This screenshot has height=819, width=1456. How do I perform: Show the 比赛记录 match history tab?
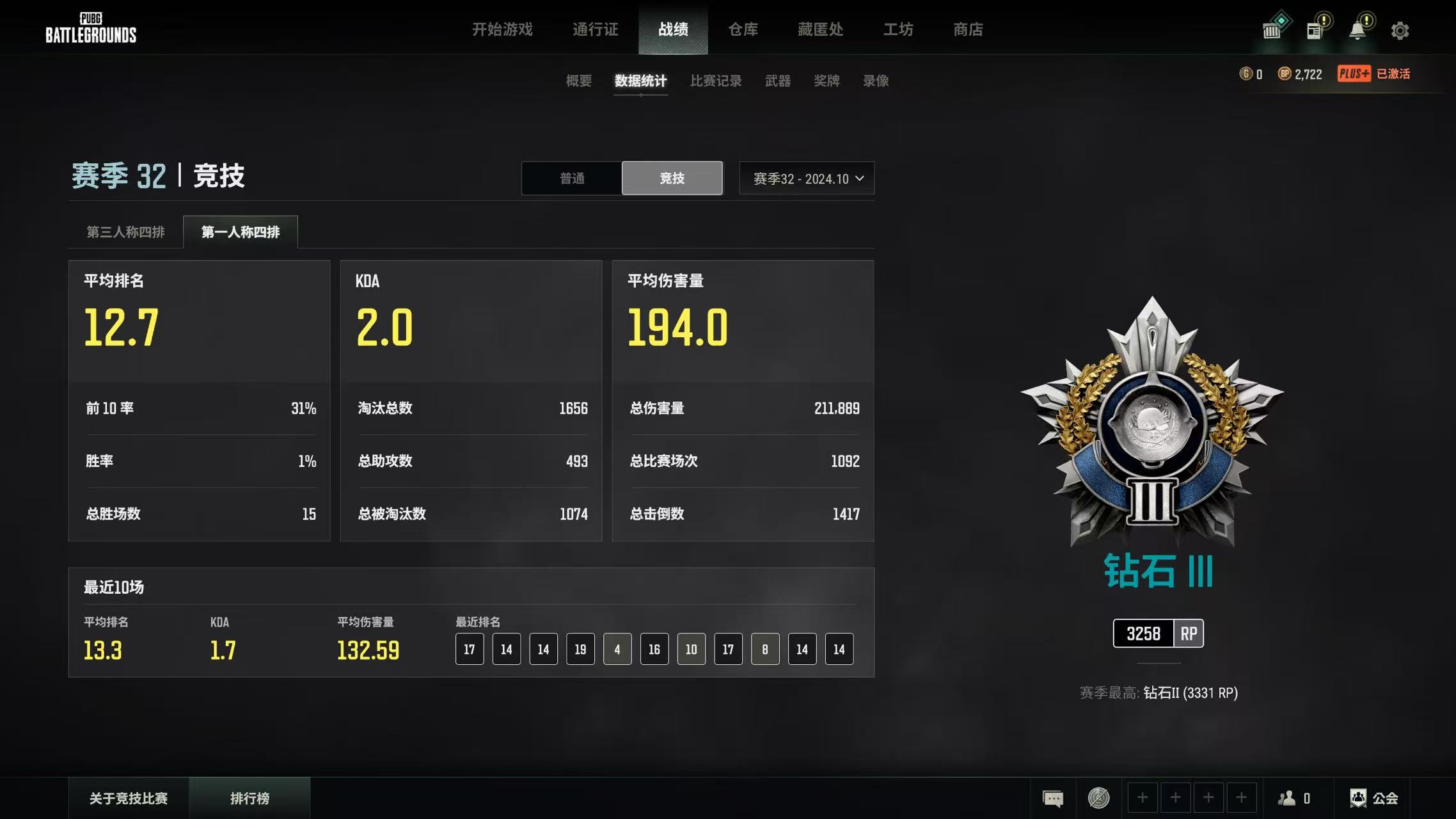click(x=716, y=81)
